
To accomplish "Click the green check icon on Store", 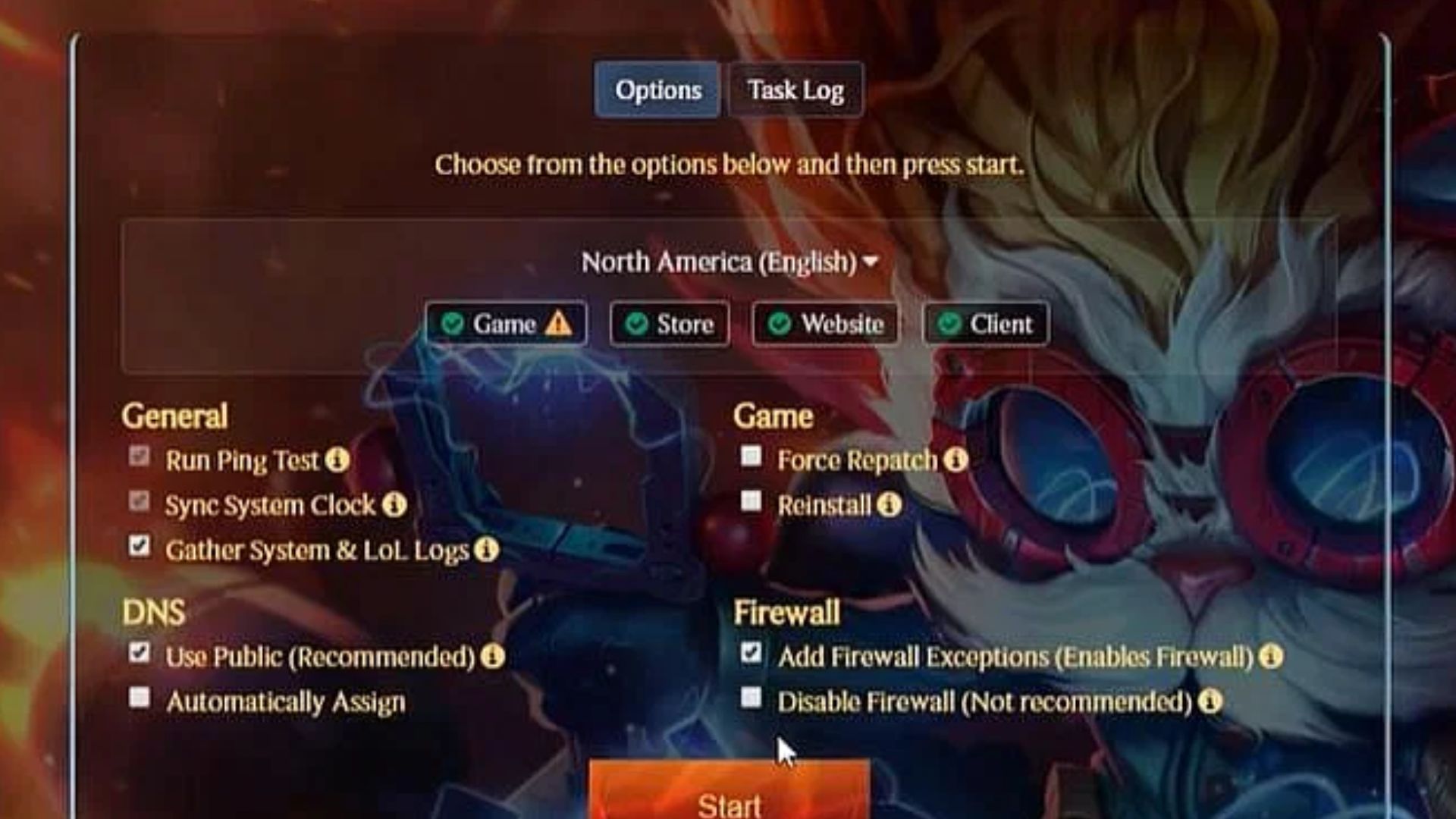I will pyautogui.click(x=635, y=324).
